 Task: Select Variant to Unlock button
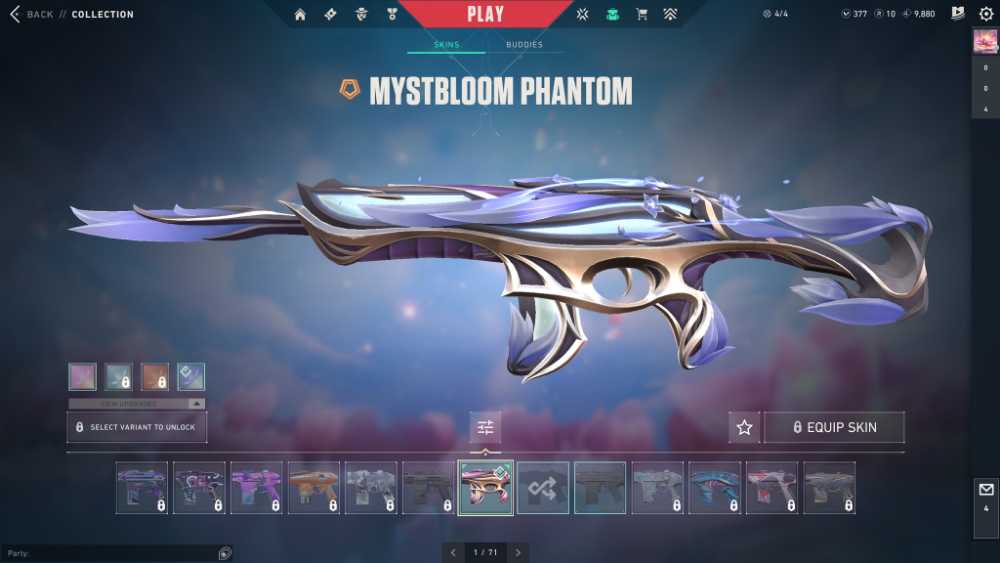(x=137, y=427)
